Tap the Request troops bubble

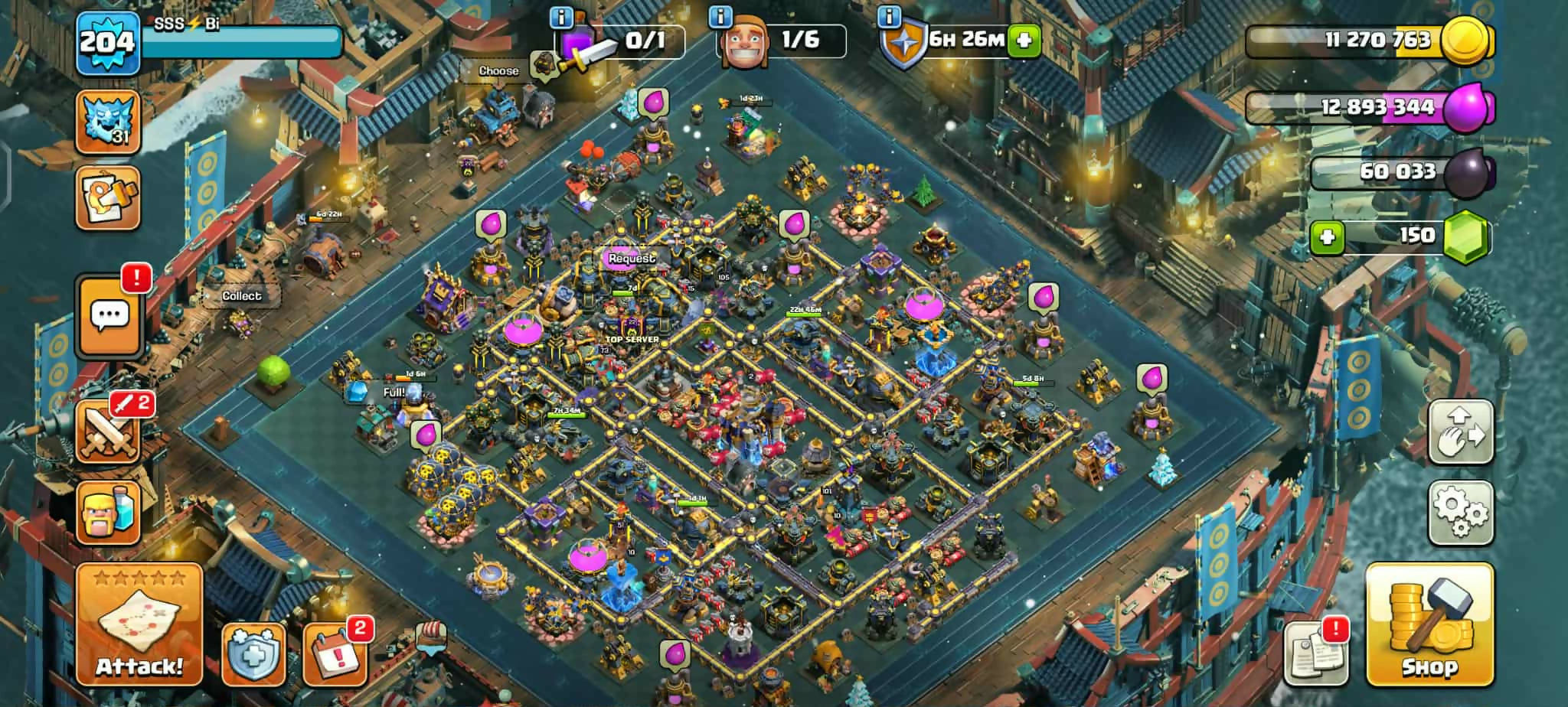tap(632, 259)
